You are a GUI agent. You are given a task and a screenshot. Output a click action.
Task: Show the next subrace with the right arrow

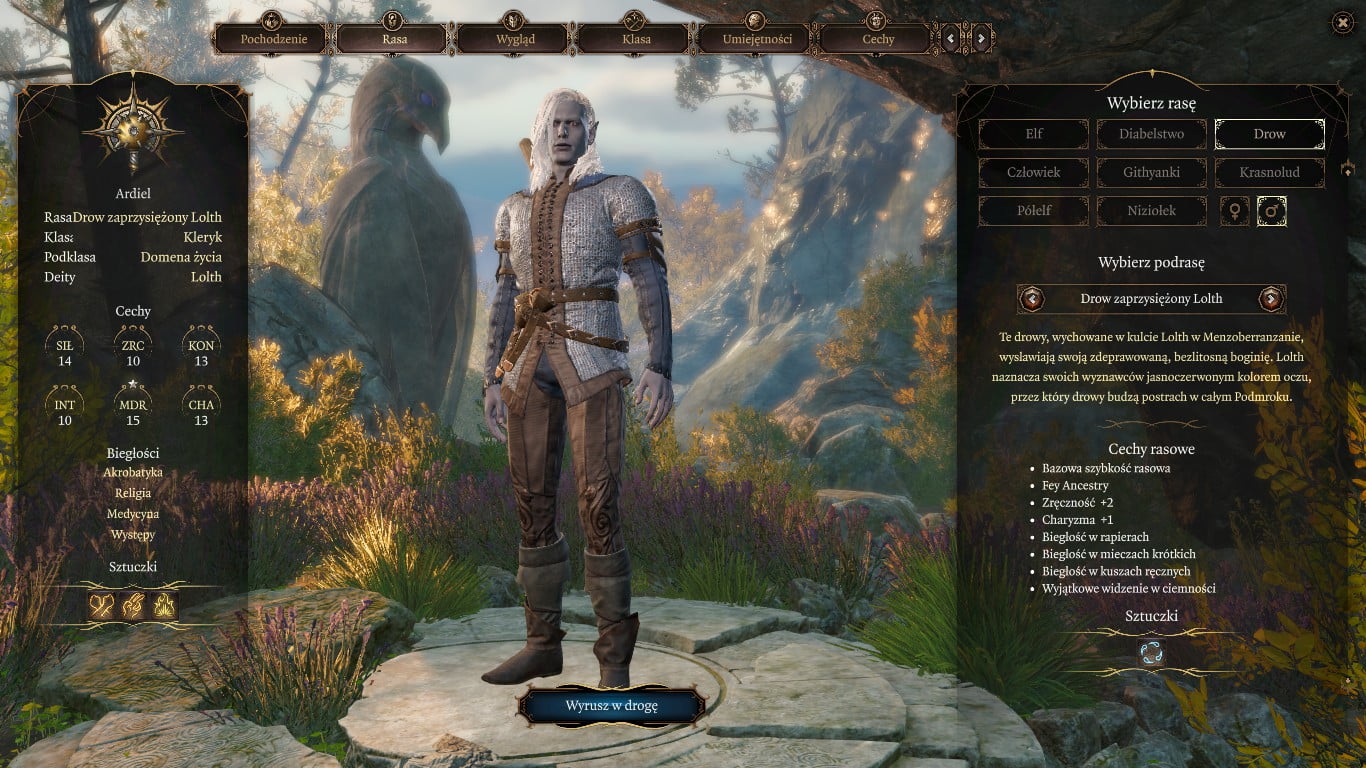click(1270, 298)
